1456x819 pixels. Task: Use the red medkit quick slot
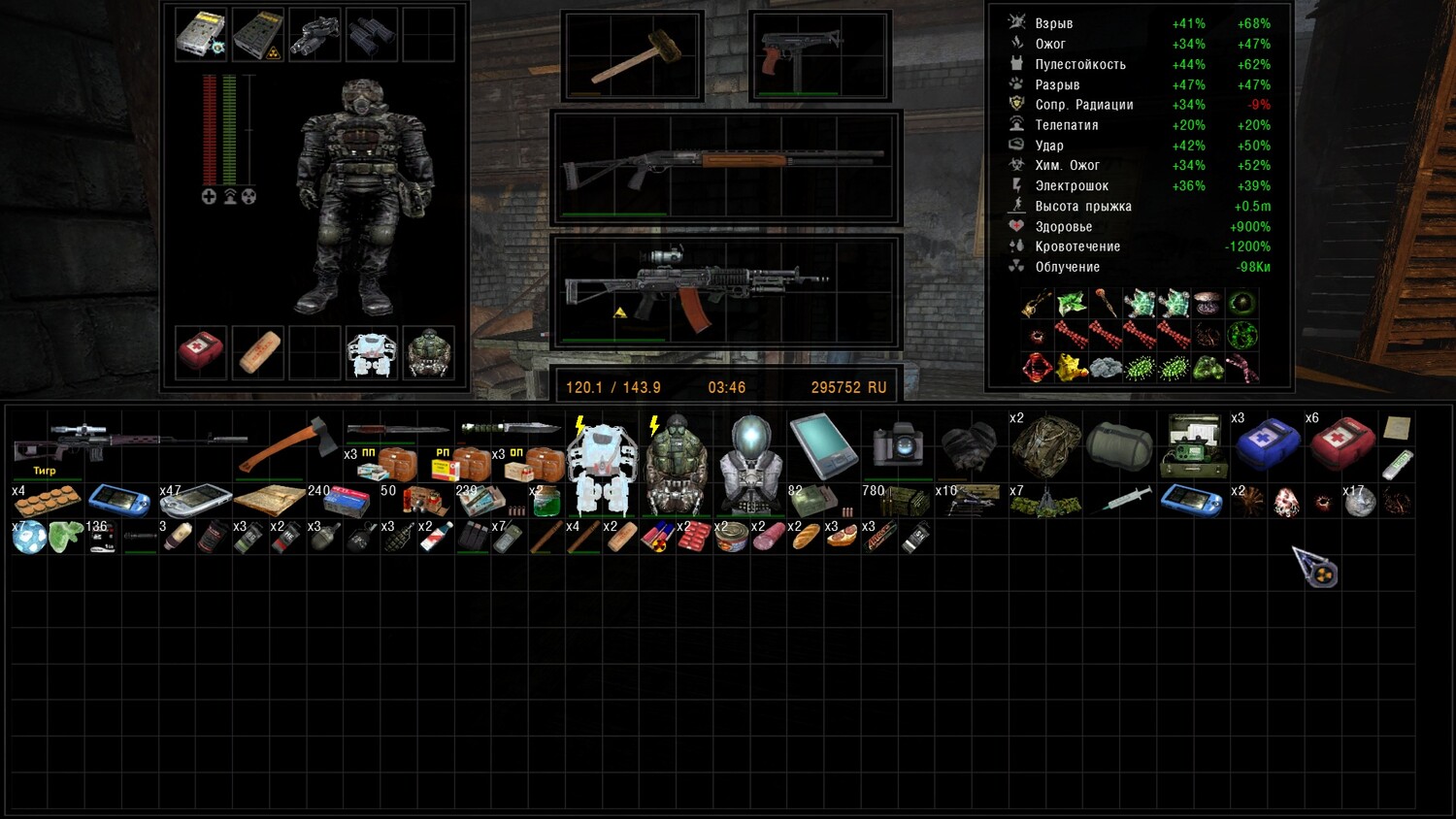(x=201, y=352)
